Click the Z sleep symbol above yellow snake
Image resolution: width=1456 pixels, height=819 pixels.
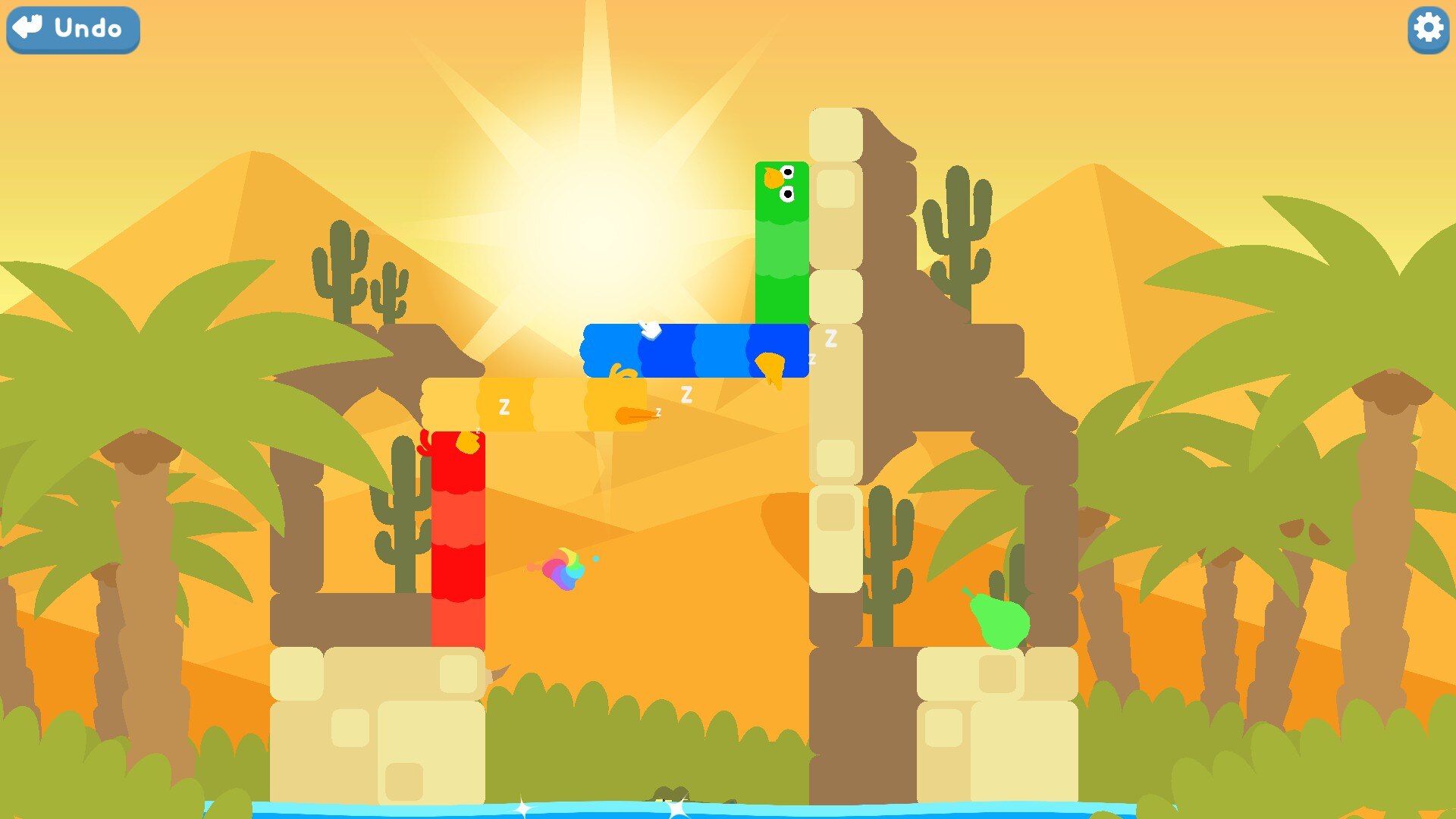687,392
